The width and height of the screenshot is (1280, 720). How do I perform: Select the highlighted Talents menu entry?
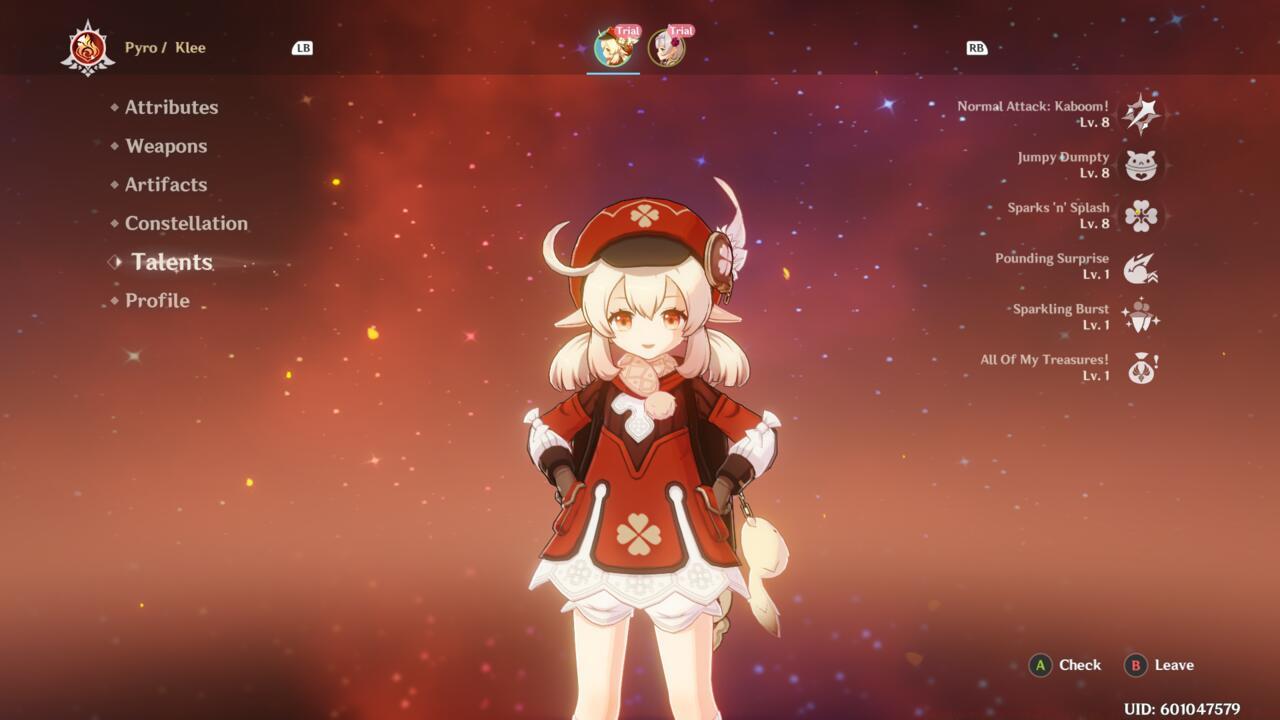coord(170,262)
